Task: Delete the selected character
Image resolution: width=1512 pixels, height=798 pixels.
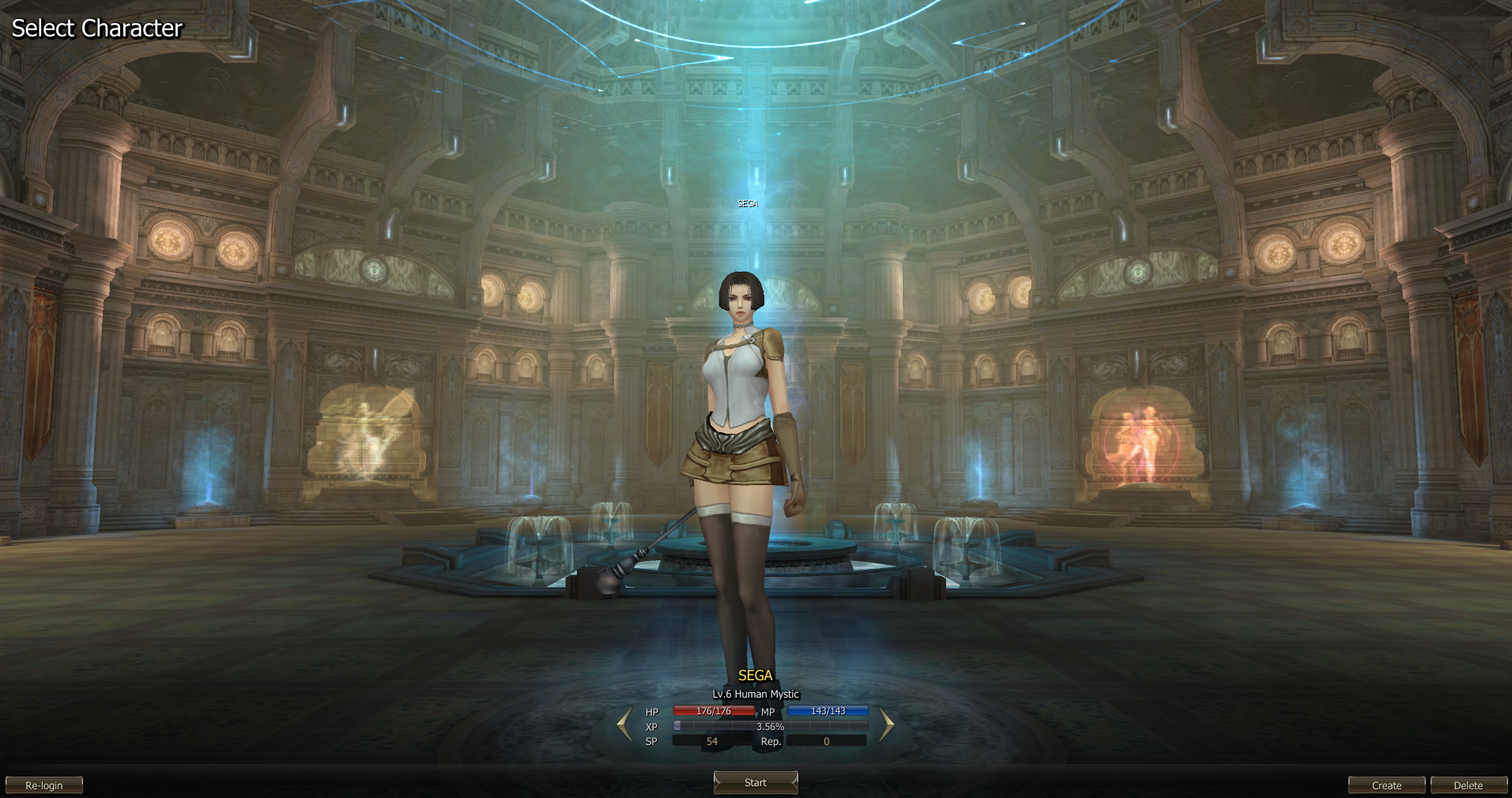Action: pos(1468,785)
